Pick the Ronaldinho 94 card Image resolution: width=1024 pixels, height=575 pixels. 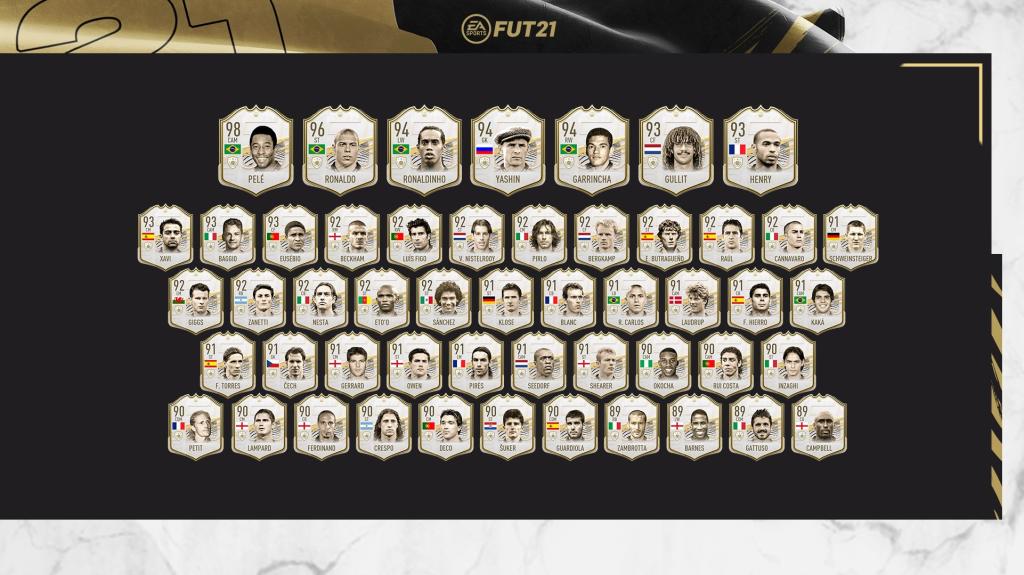(423, 150)
